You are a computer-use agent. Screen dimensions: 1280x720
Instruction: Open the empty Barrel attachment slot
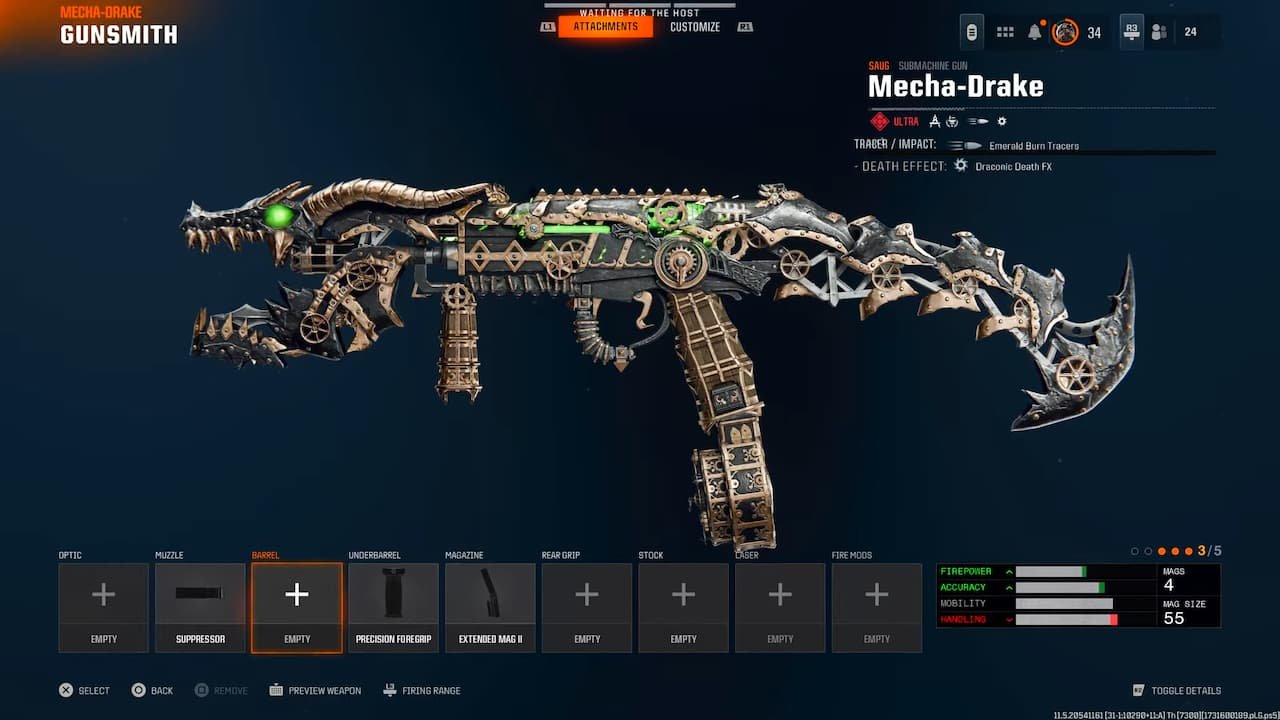coord(296,605)
